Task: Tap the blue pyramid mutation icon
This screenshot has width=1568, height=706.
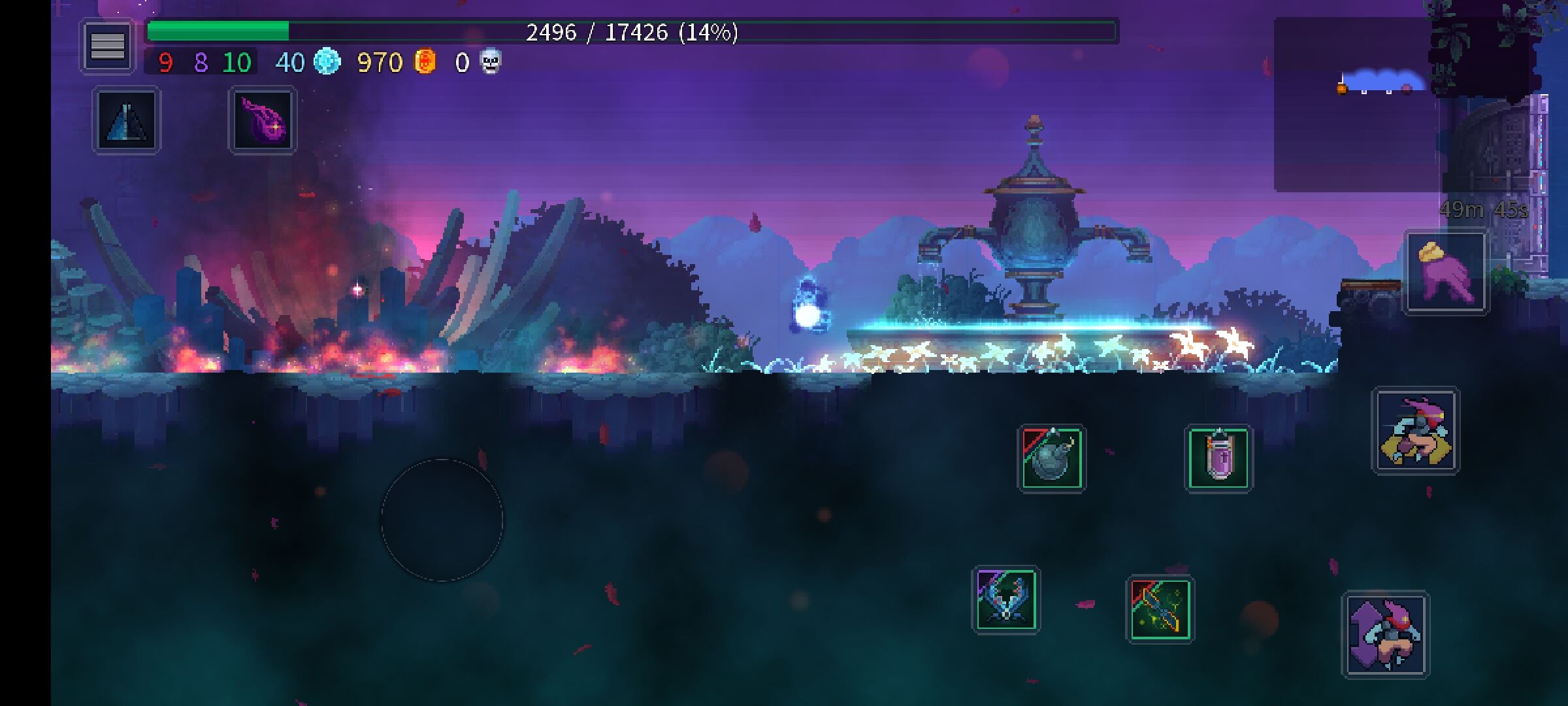Action: (126, 121)
